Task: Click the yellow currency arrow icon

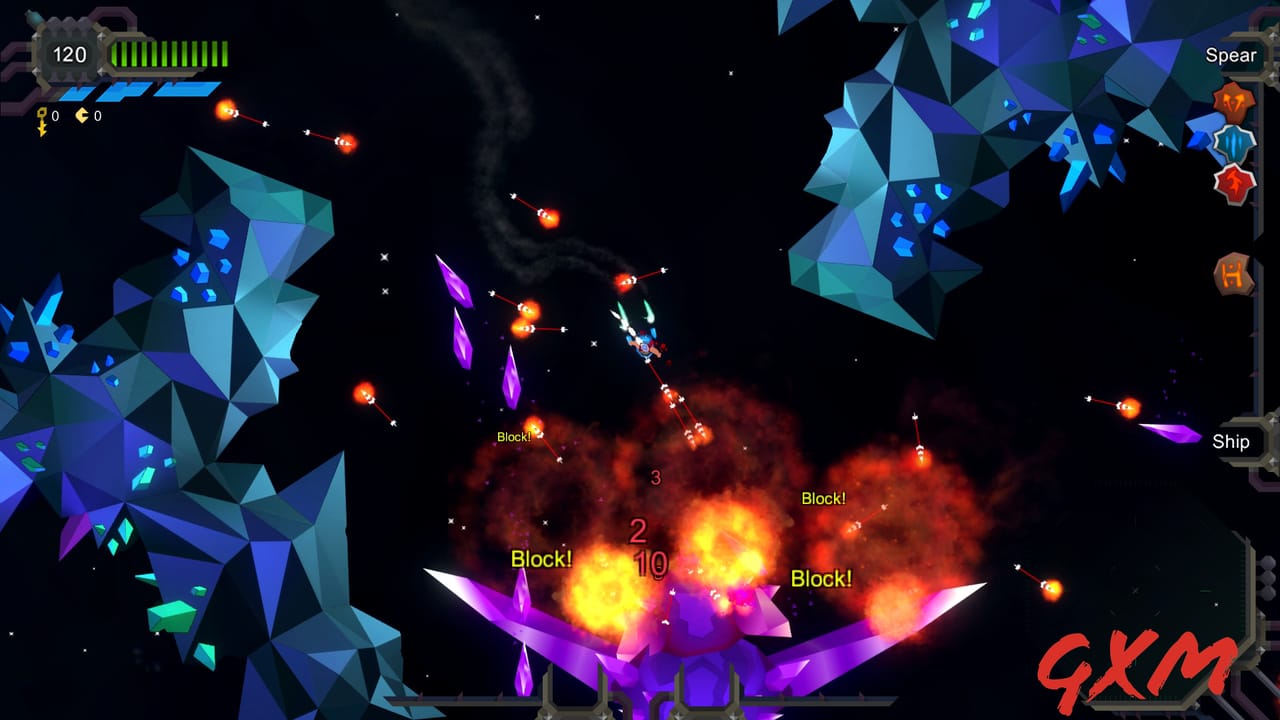Action: pyautogui.click(x=81, y=114)
